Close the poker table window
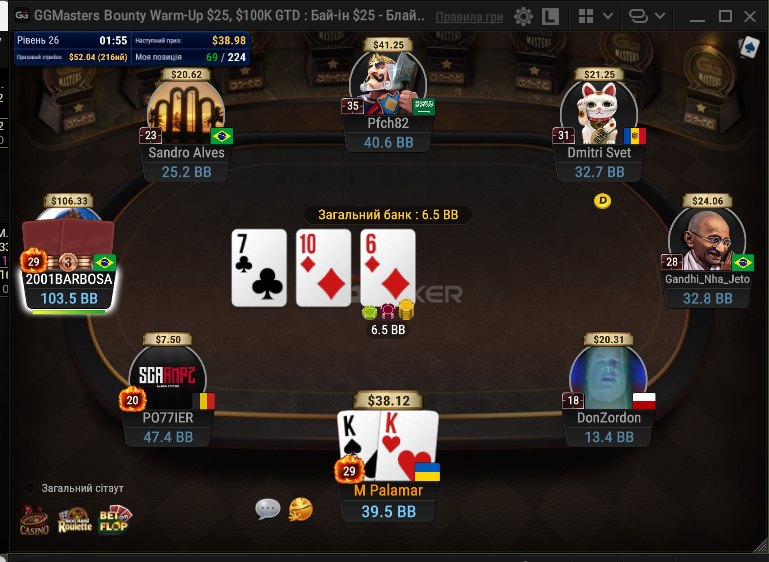This screenshot has height=562, width=769. [752, 17]
